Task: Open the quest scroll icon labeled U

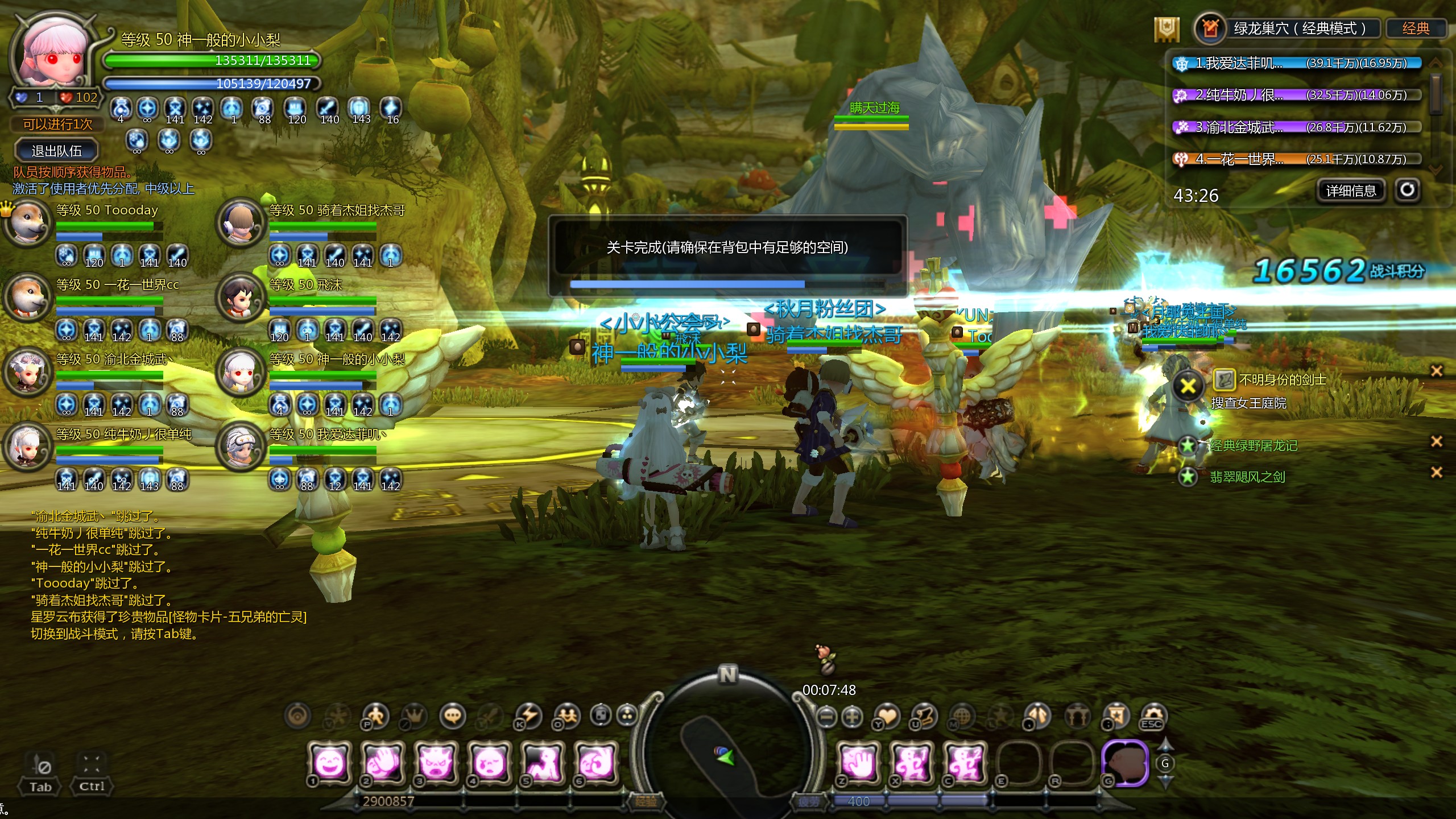Action: click(924, 716)
